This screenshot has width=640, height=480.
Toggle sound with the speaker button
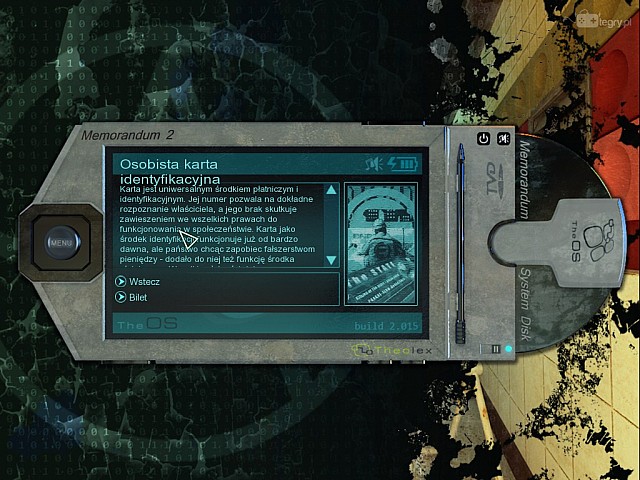tap(504, 139)
